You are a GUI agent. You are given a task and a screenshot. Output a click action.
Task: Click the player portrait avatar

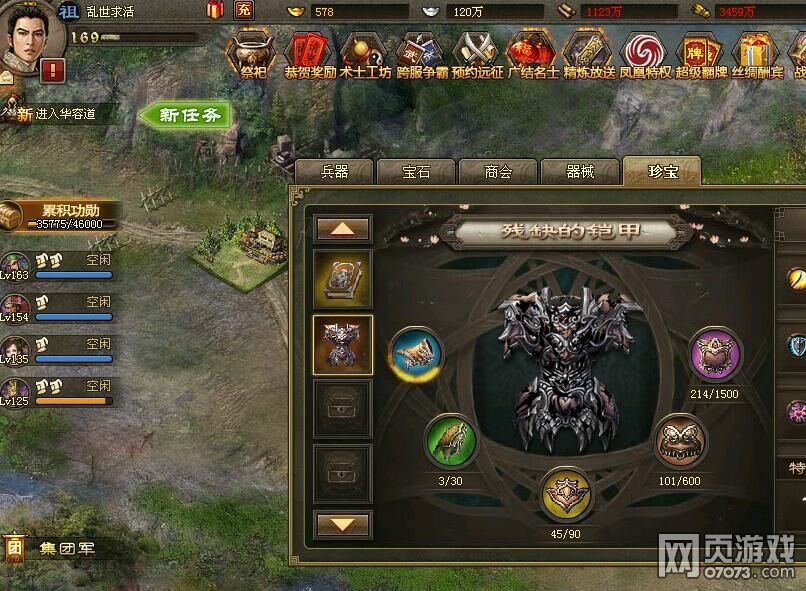tap(28, 38)
